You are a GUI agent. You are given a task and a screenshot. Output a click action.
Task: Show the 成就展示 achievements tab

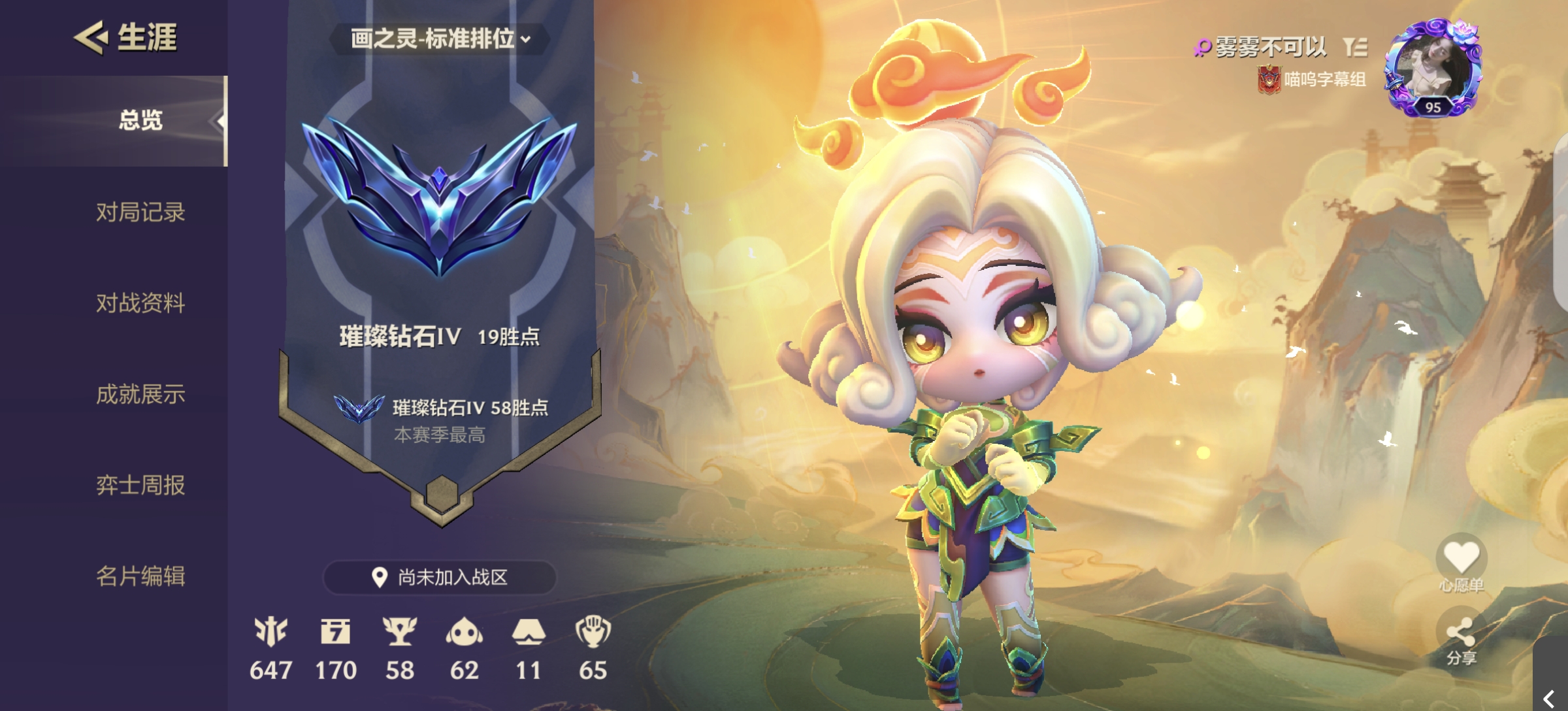click(140, 394)
